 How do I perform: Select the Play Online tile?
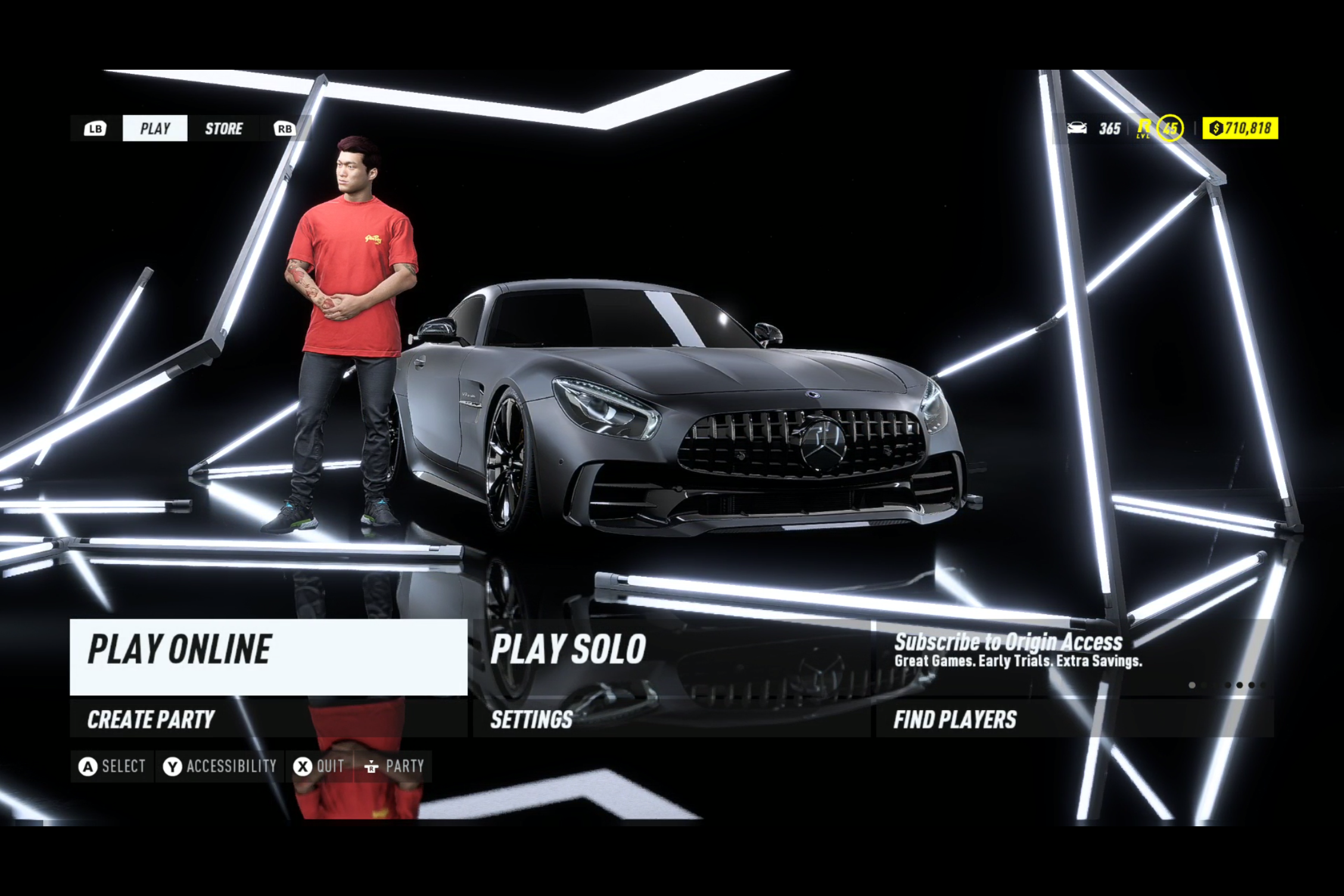(x=268, y=657)
